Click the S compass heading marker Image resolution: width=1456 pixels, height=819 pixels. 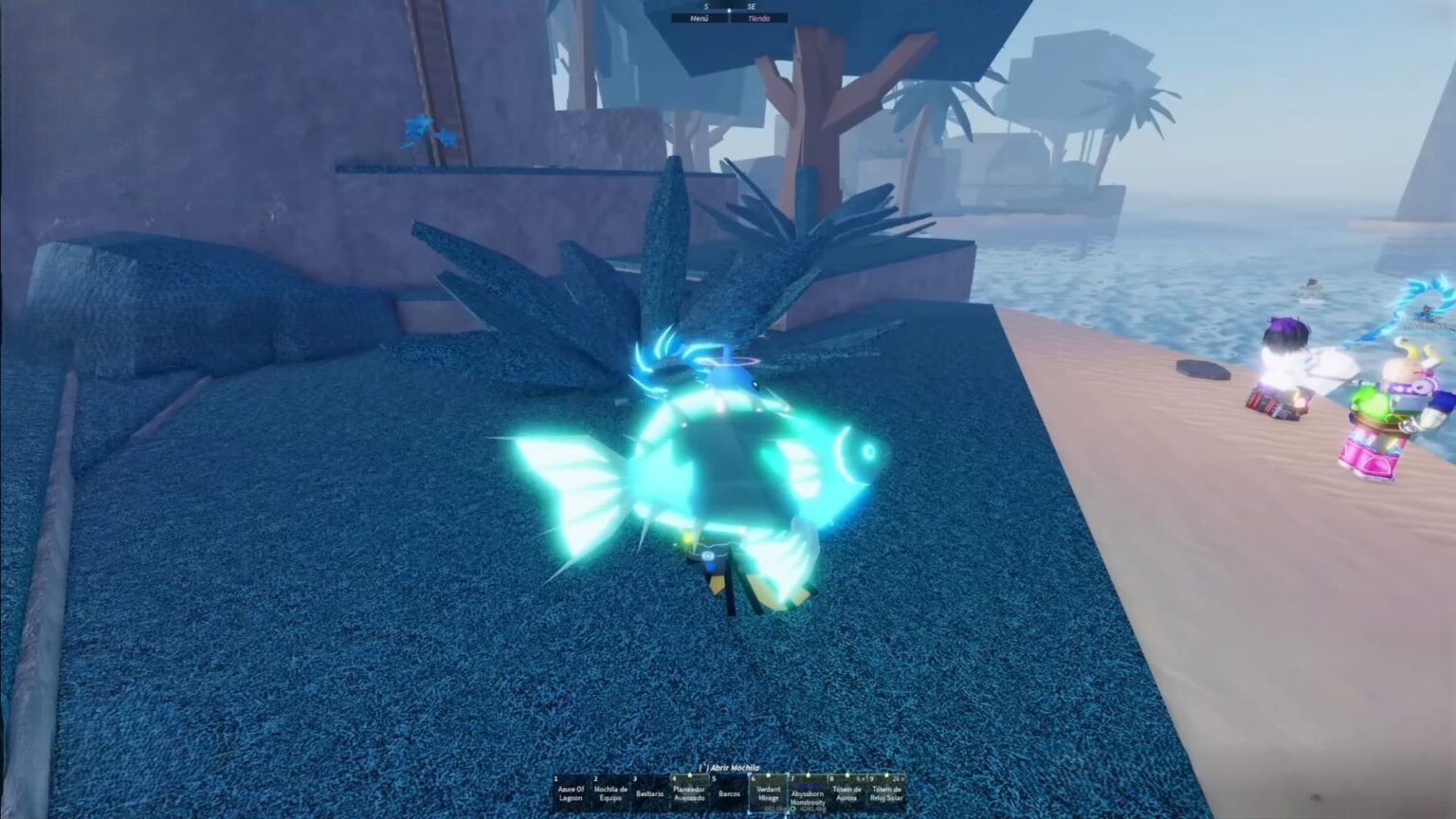click(706, 6)
